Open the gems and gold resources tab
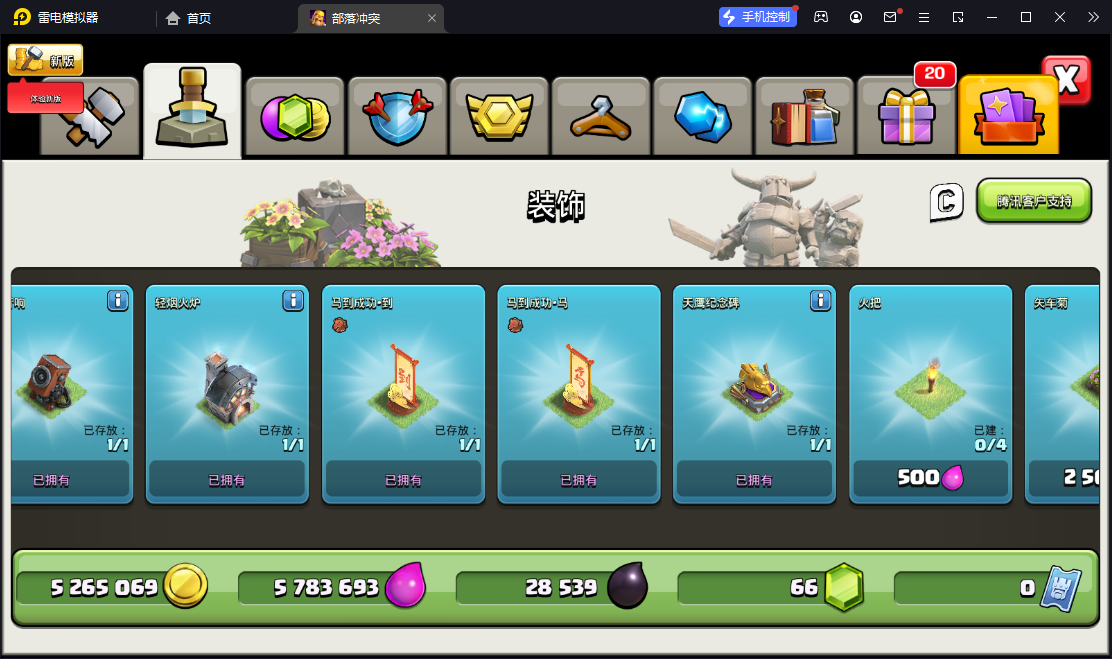1112x659 pixels. pos(295,116)
